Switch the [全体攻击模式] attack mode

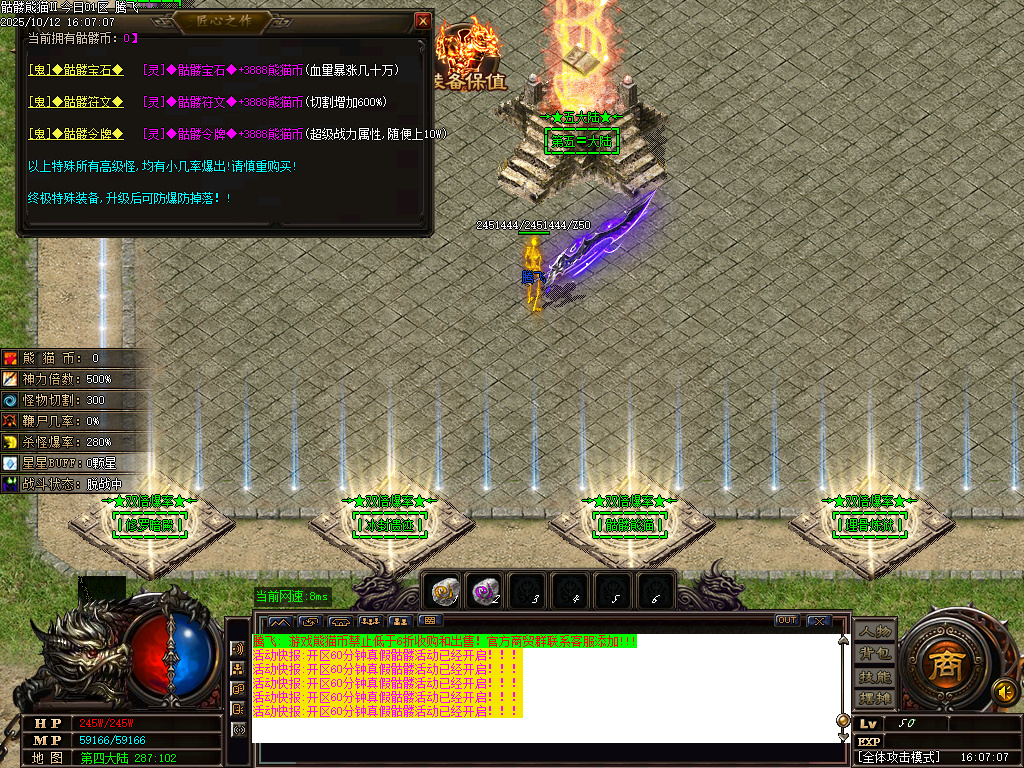pyautogui.click(x=898, y=757)
